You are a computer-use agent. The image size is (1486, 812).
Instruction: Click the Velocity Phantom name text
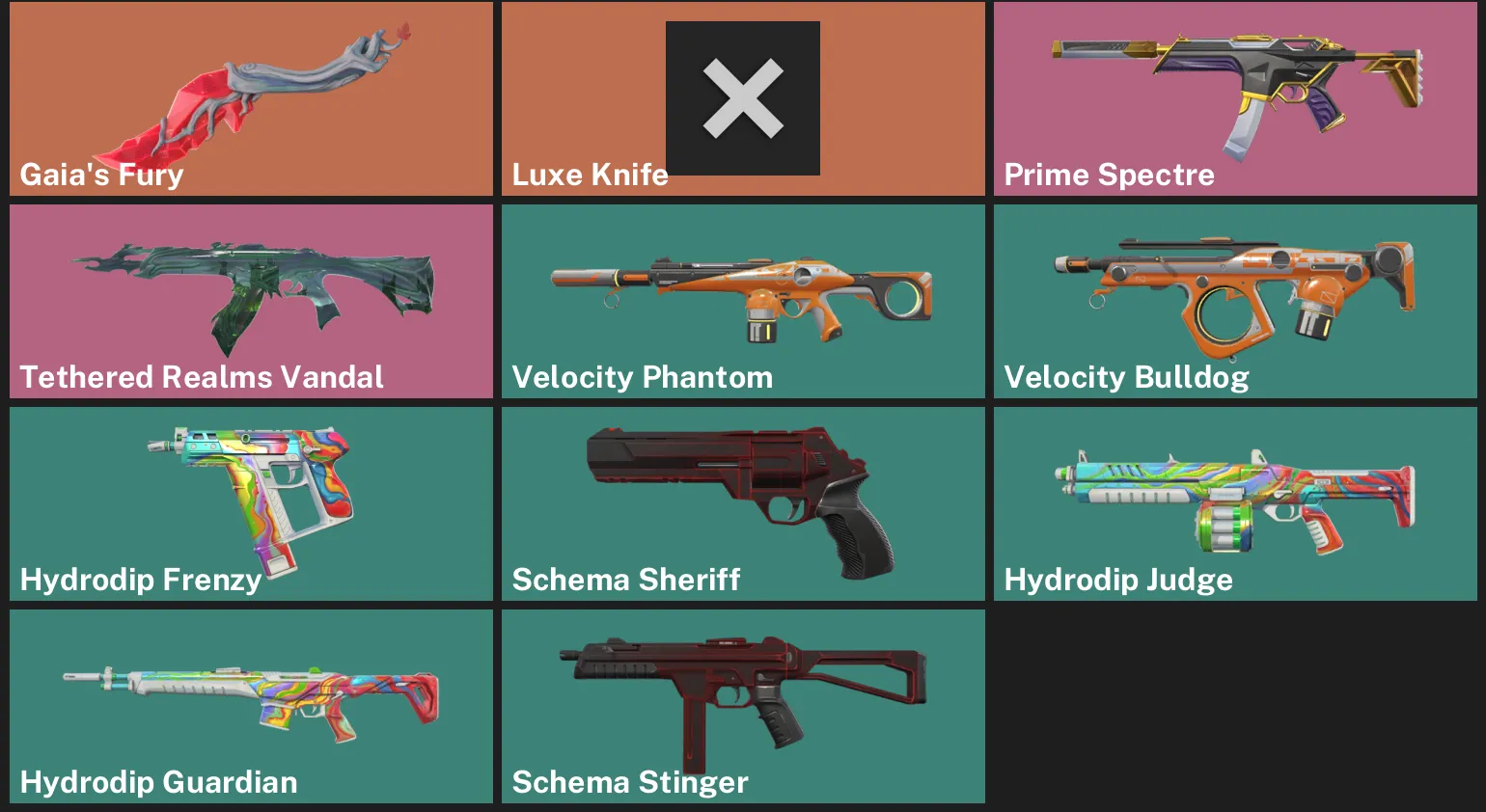(x=642, y=378)
